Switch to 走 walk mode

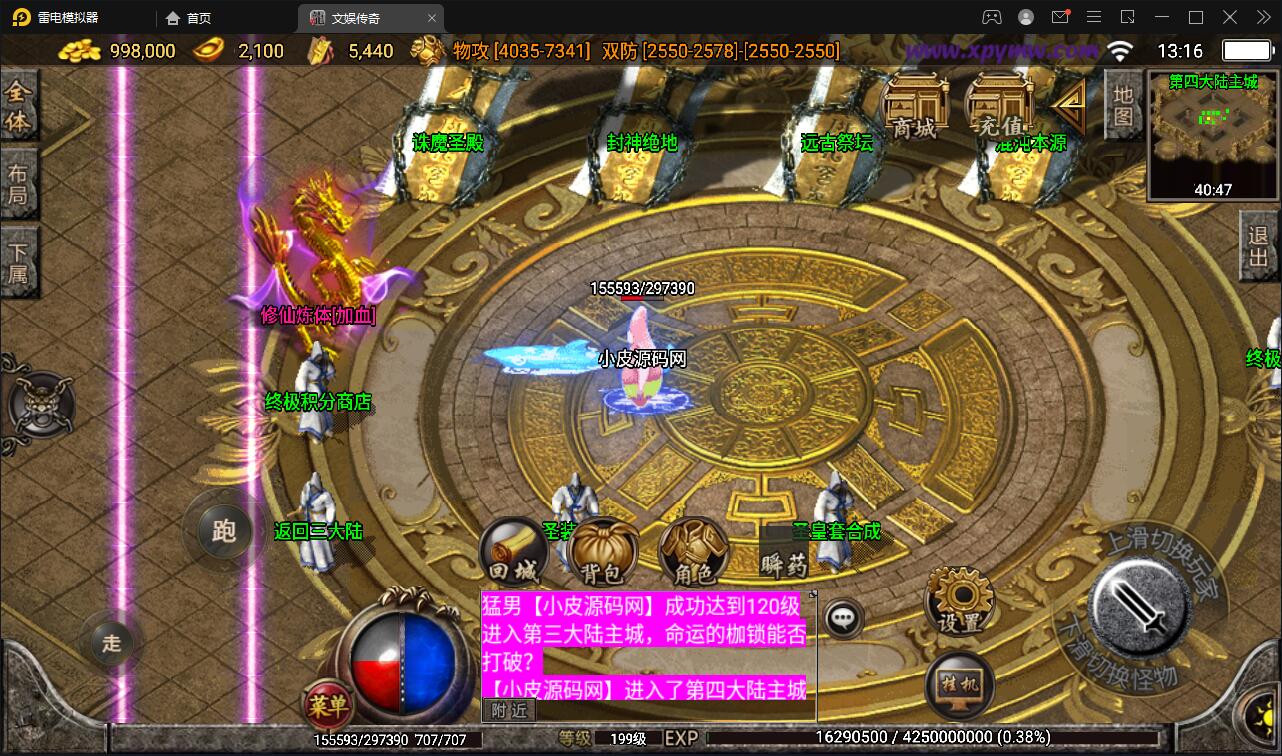(x=110, y=645)
